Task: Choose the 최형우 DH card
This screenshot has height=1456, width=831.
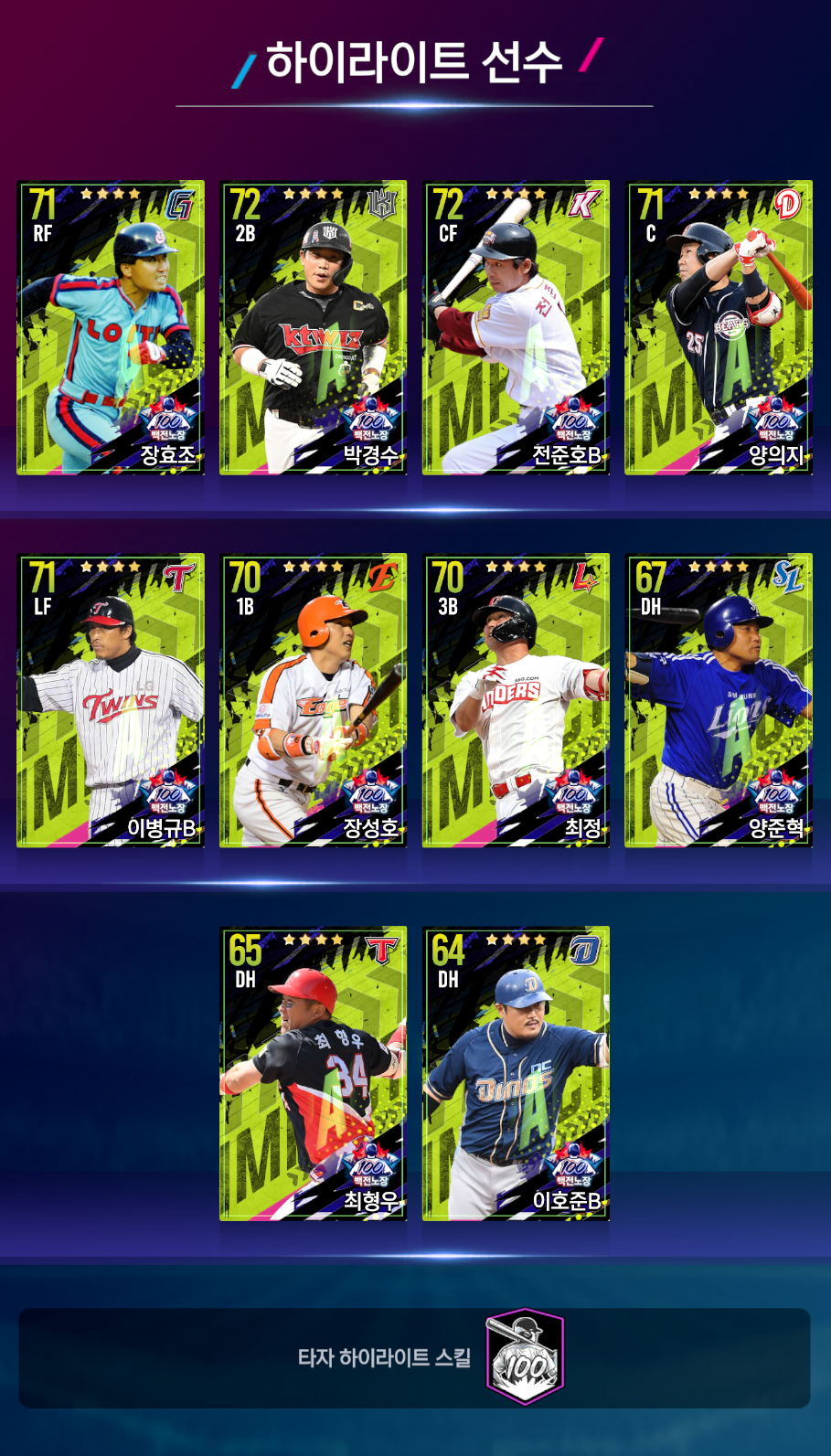Action: point(314,1073)
